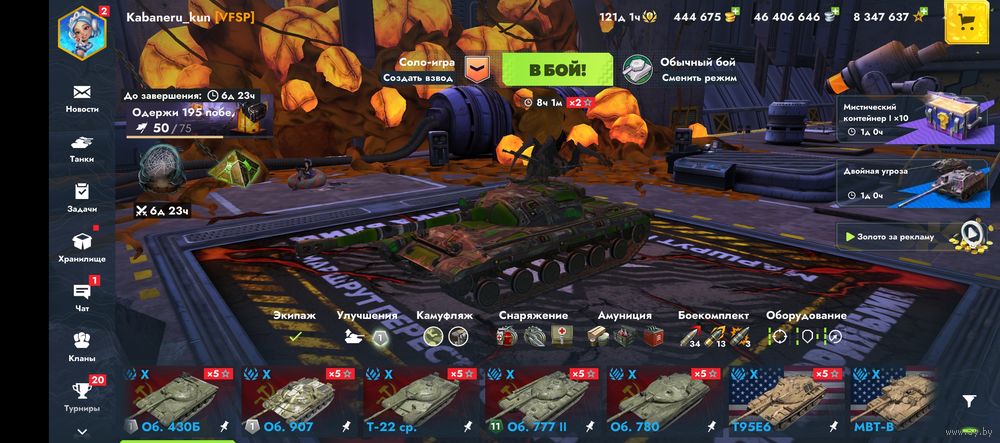Open the platoon dropdown next to Соло-игра
The width and height of the screenshot is (1000, 443).
click(x=480, y=70)
